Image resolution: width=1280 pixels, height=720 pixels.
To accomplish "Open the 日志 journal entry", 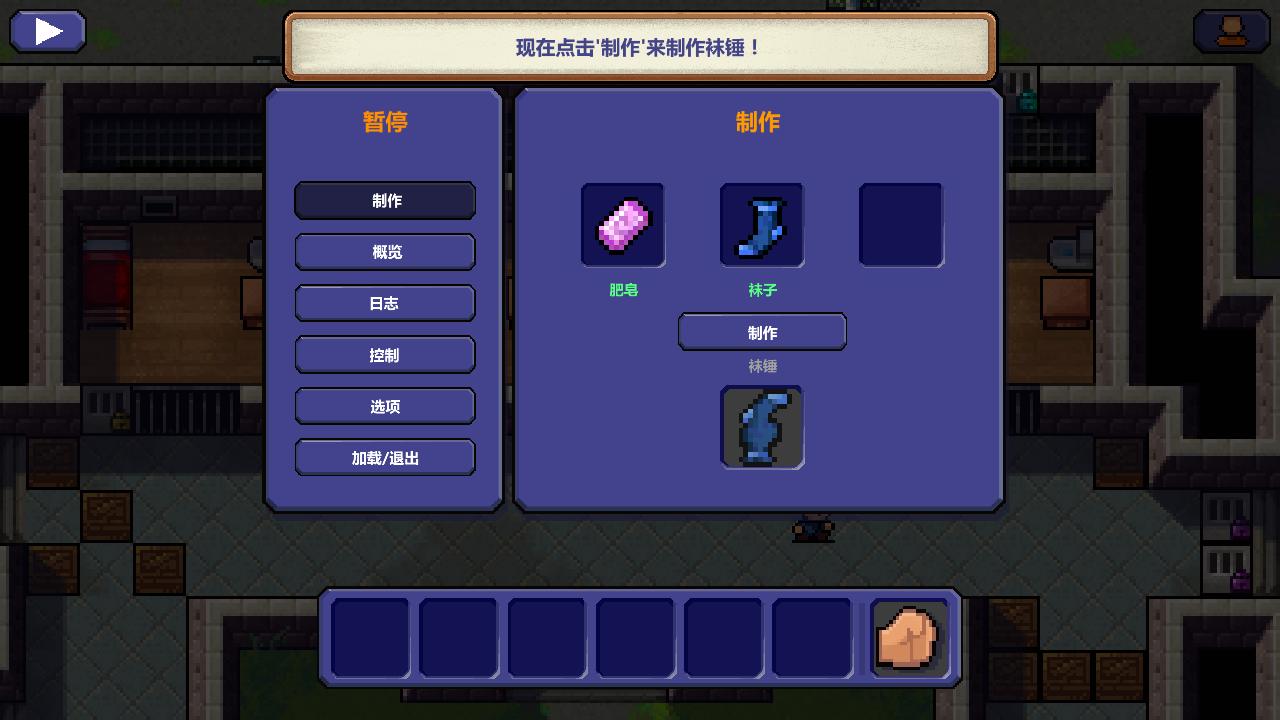I will click(x=385, y=303).
